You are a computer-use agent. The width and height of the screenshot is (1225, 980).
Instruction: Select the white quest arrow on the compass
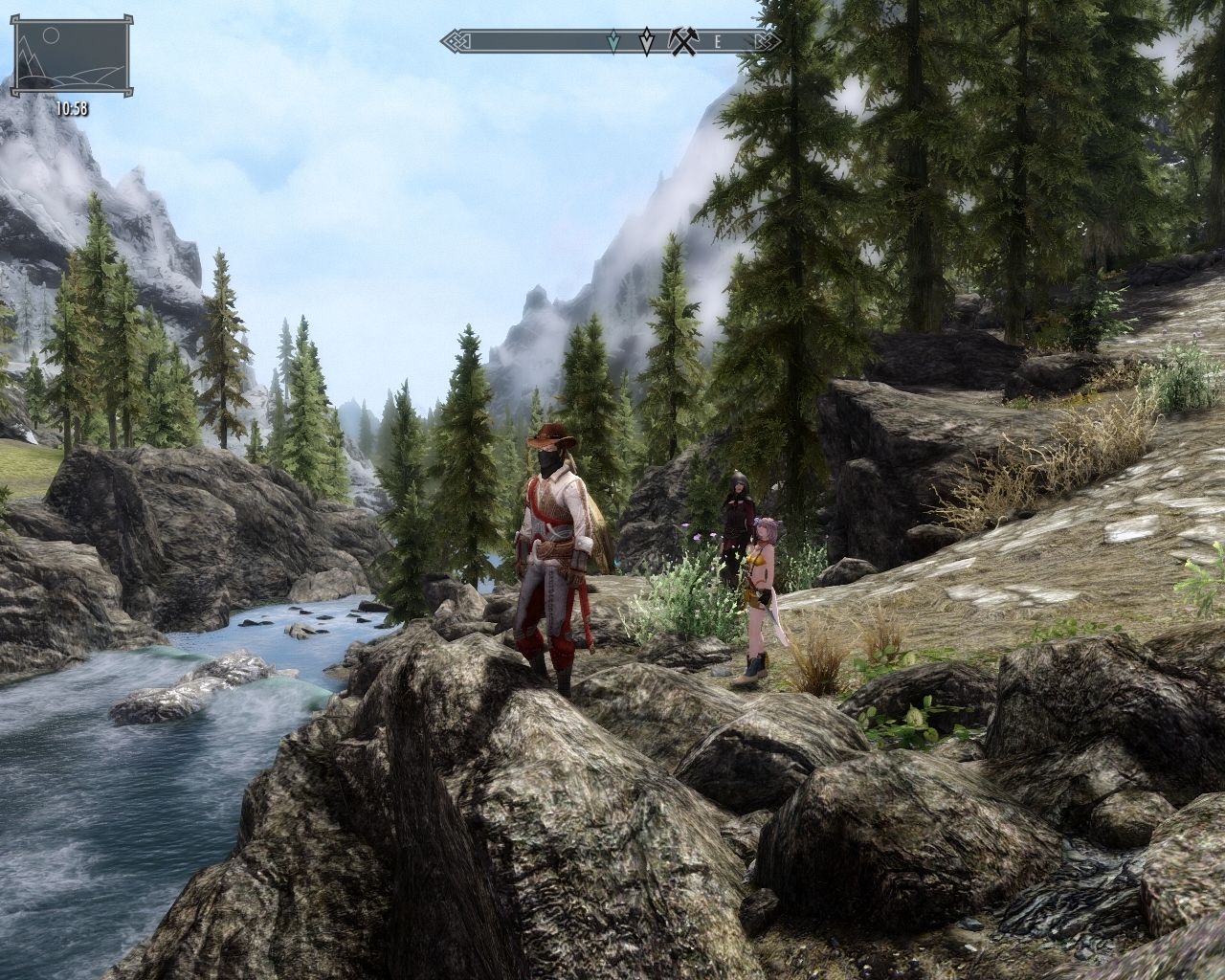647,41
